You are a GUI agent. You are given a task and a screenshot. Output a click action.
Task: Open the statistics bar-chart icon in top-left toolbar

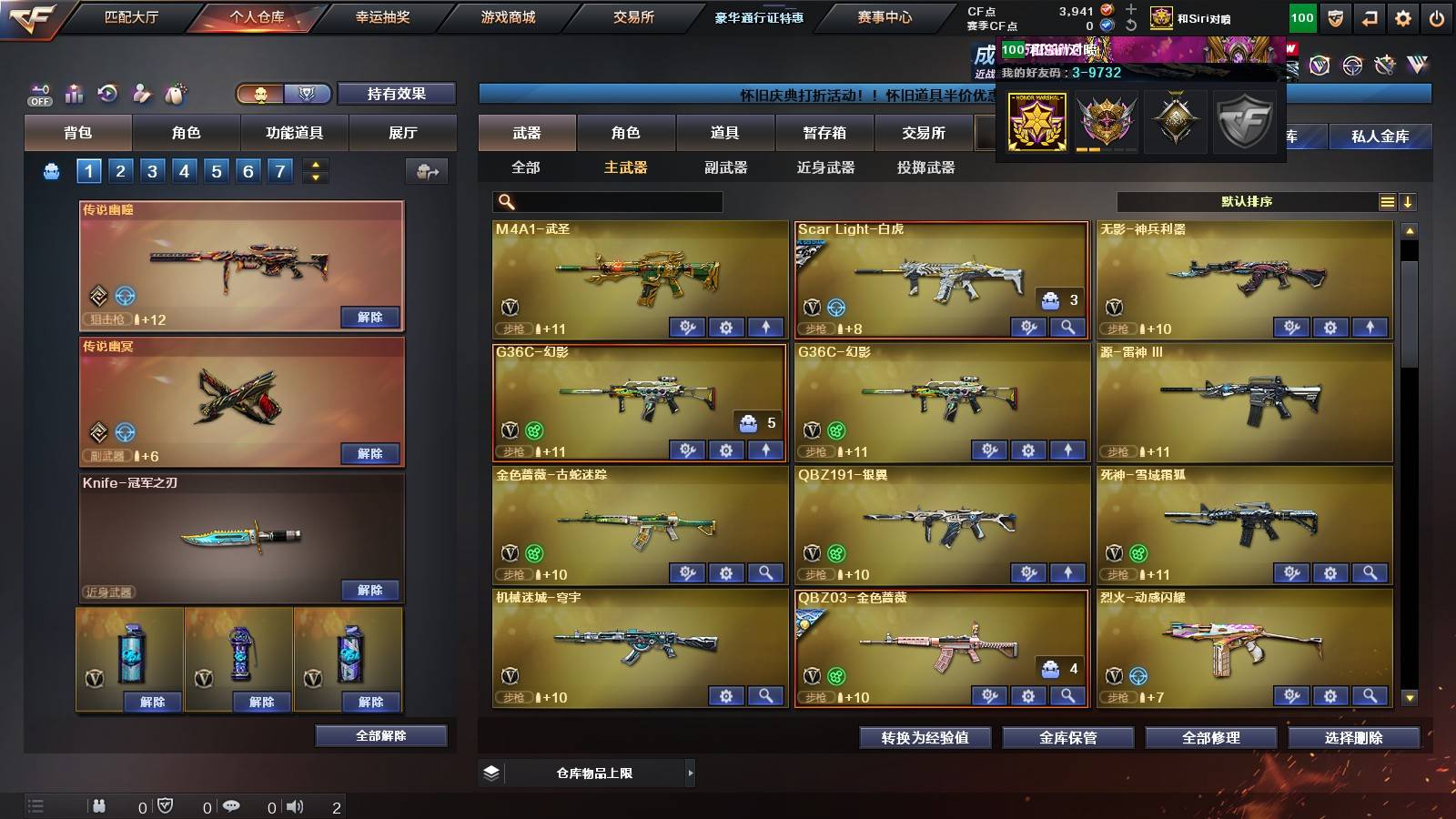pos(75,94)
